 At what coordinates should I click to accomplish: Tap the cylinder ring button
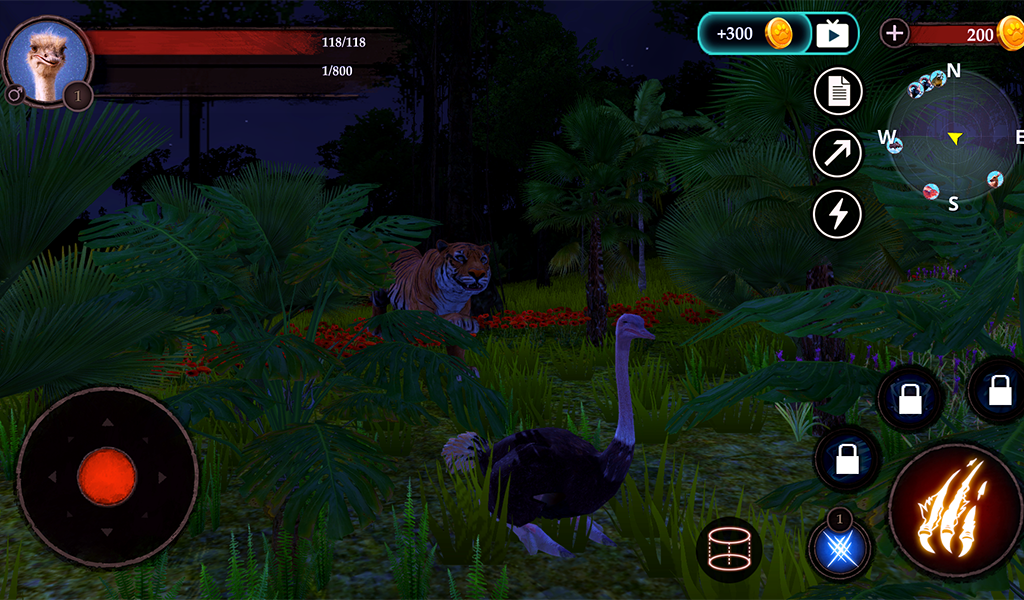729,550
